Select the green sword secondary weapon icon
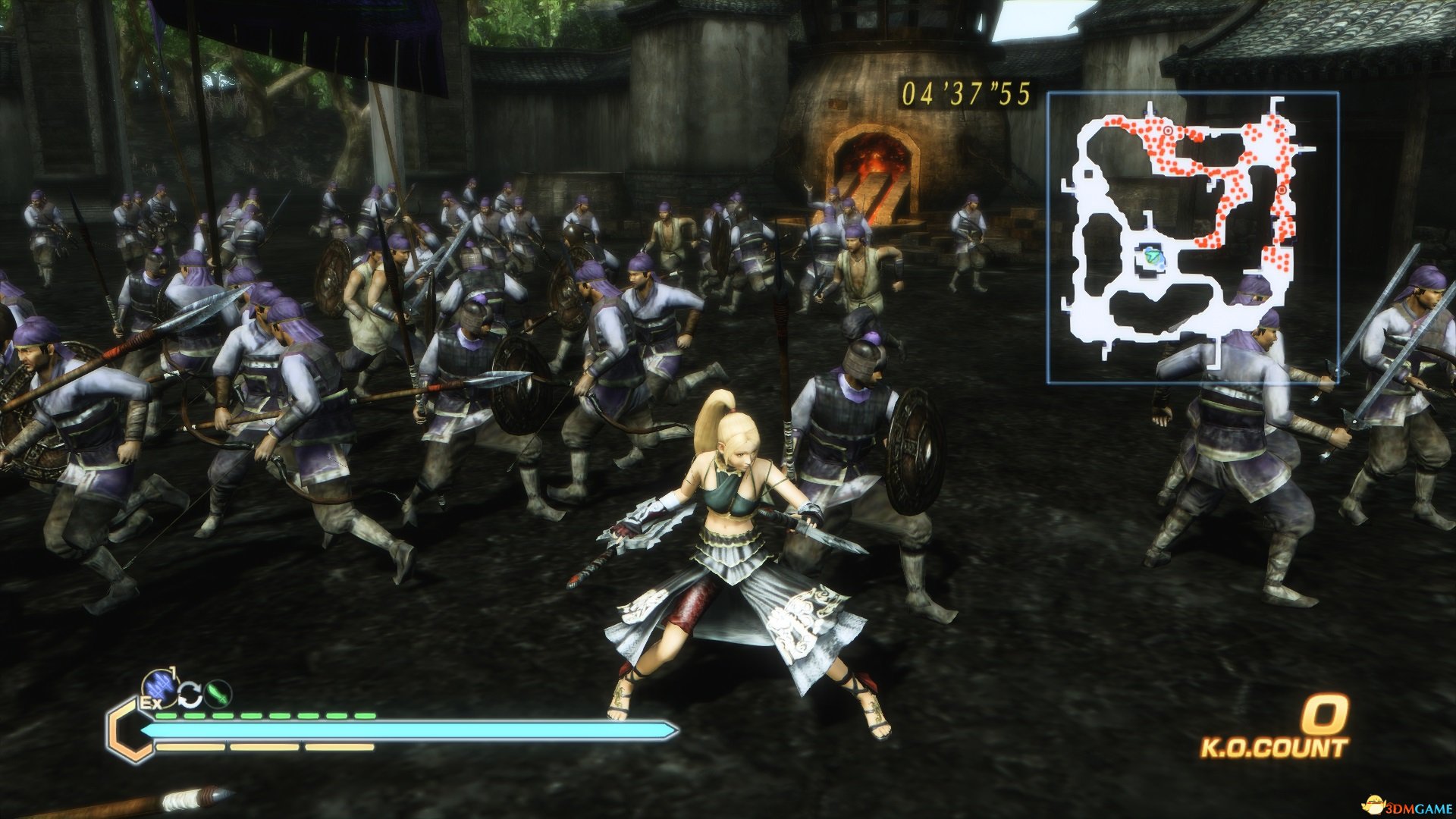Viewport: 1456px width, 819px height. 218,694
